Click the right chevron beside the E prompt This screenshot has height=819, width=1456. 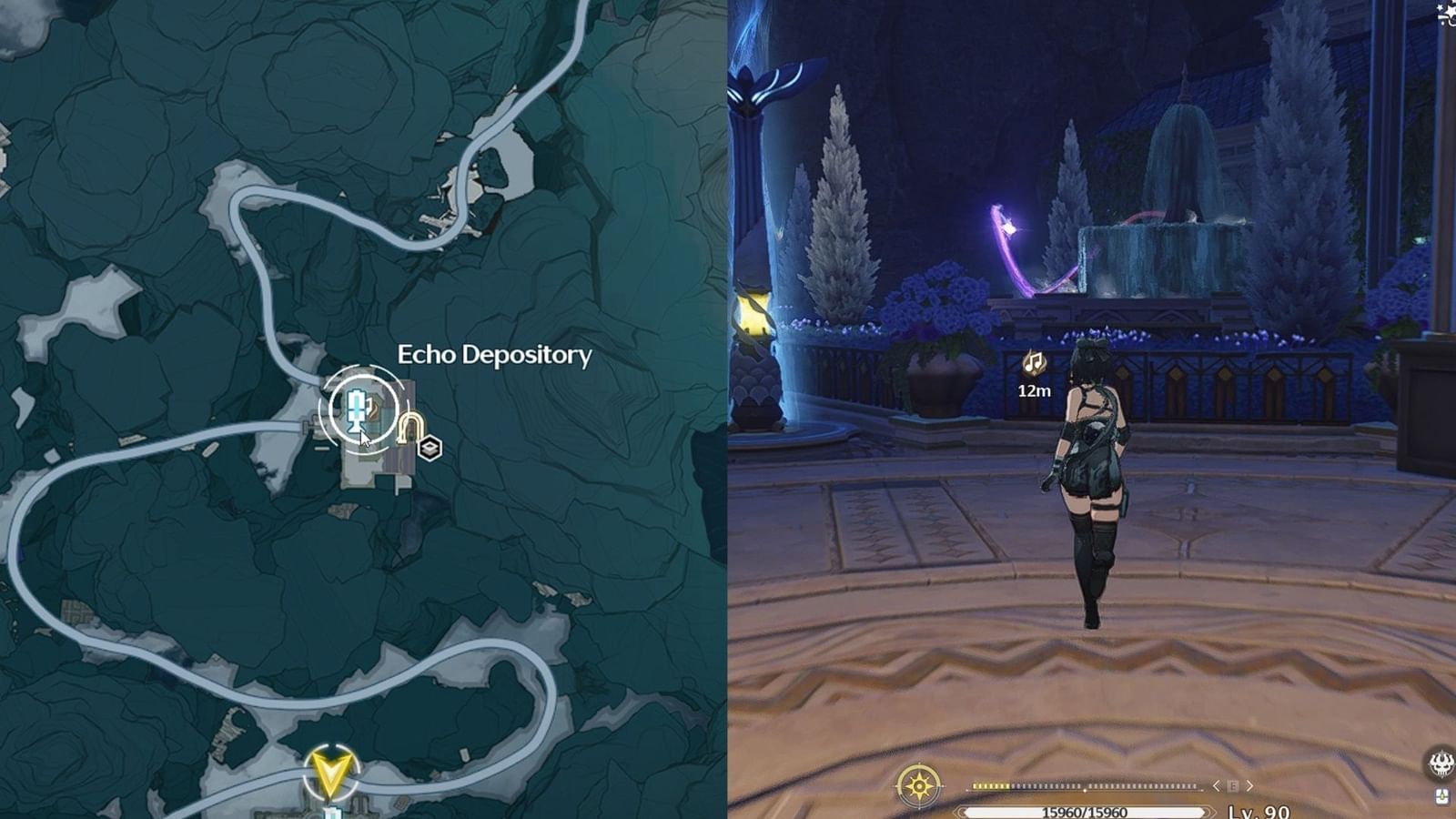tap(1249, 786)
